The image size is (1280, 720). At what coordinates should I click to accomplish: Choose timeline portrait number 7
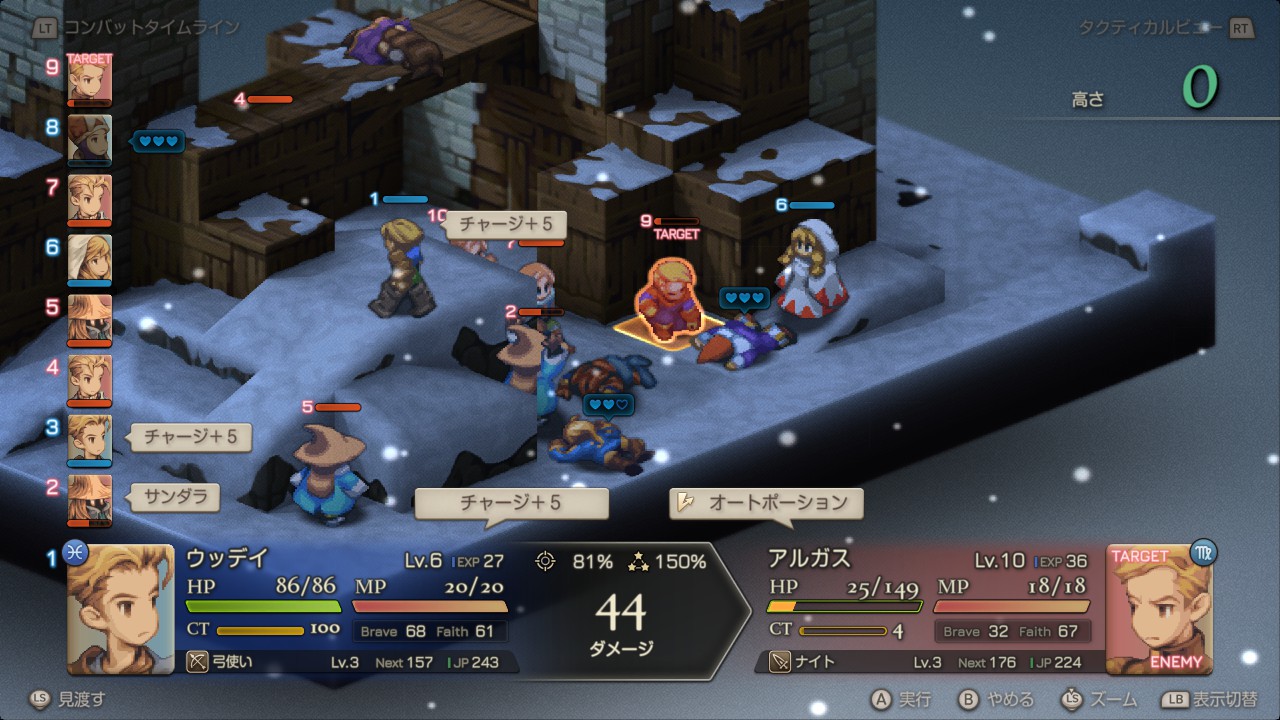click(89, 200)
